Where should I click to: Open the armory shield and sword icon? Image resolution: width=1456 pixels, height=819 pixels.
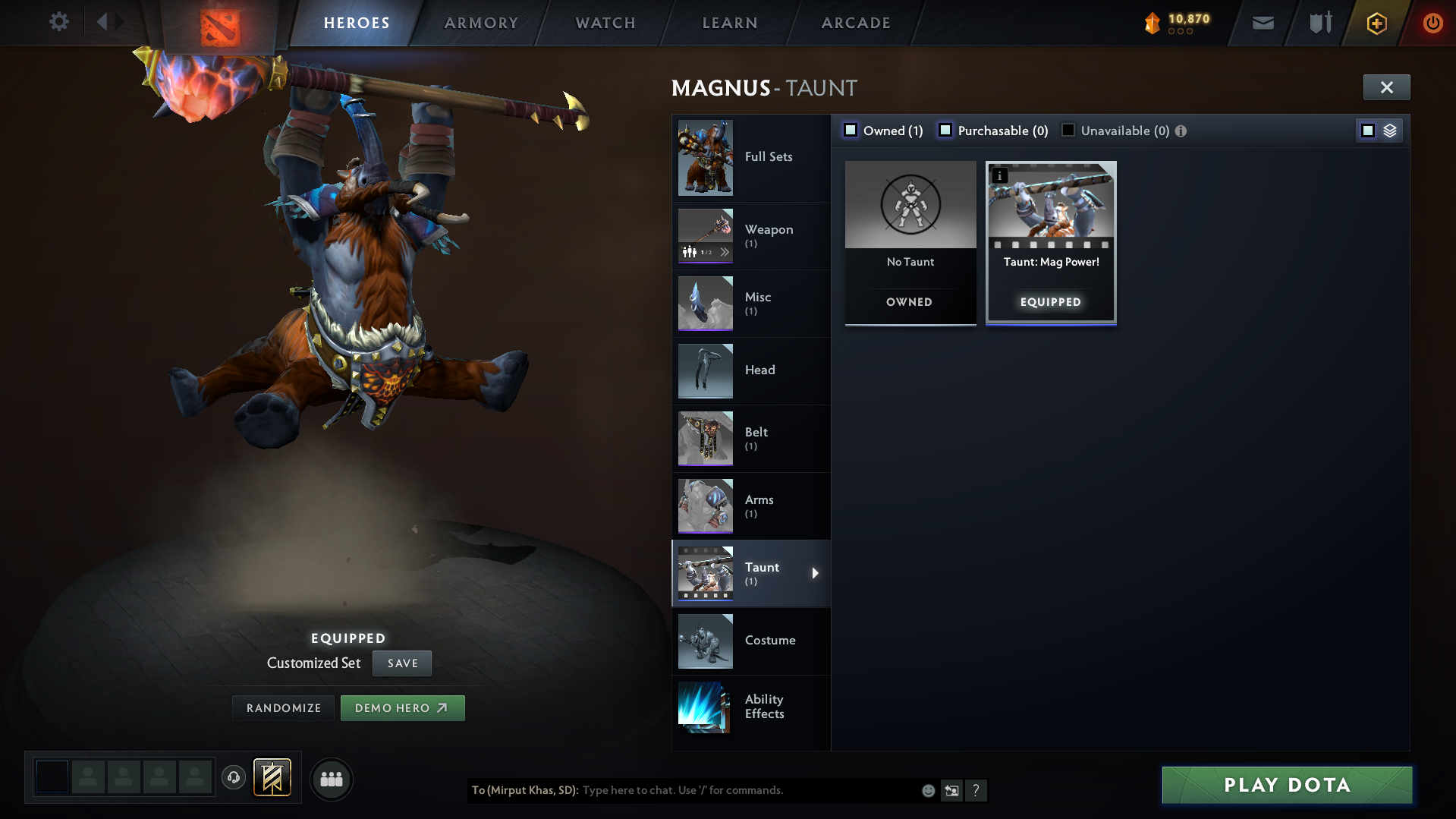point(1320,23)
